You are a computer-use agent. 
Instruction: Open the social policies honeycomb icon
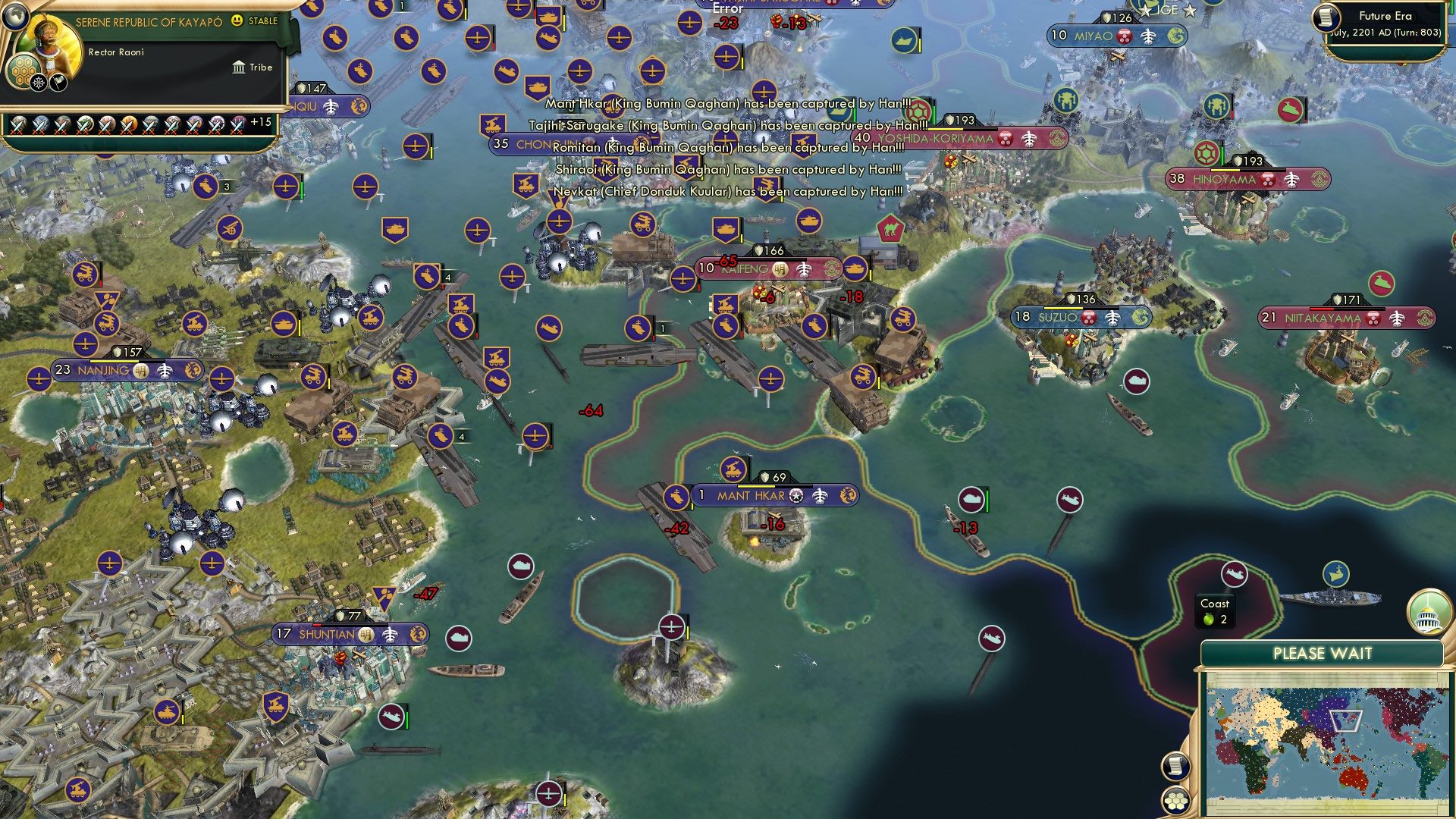(22, 71)
